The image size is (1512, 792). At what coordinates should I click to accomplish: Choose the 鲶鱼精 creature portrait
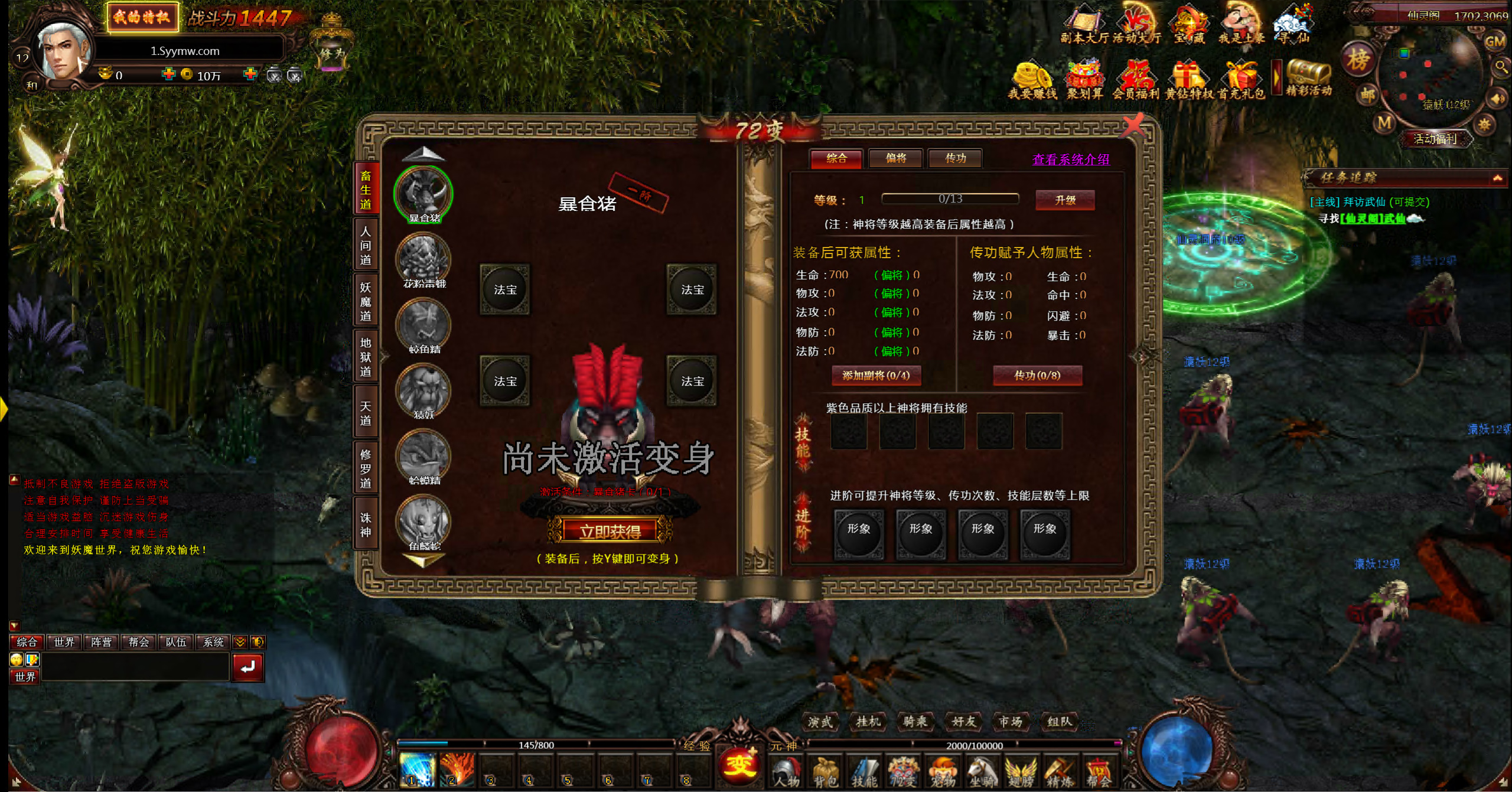(x=423, y=324)
